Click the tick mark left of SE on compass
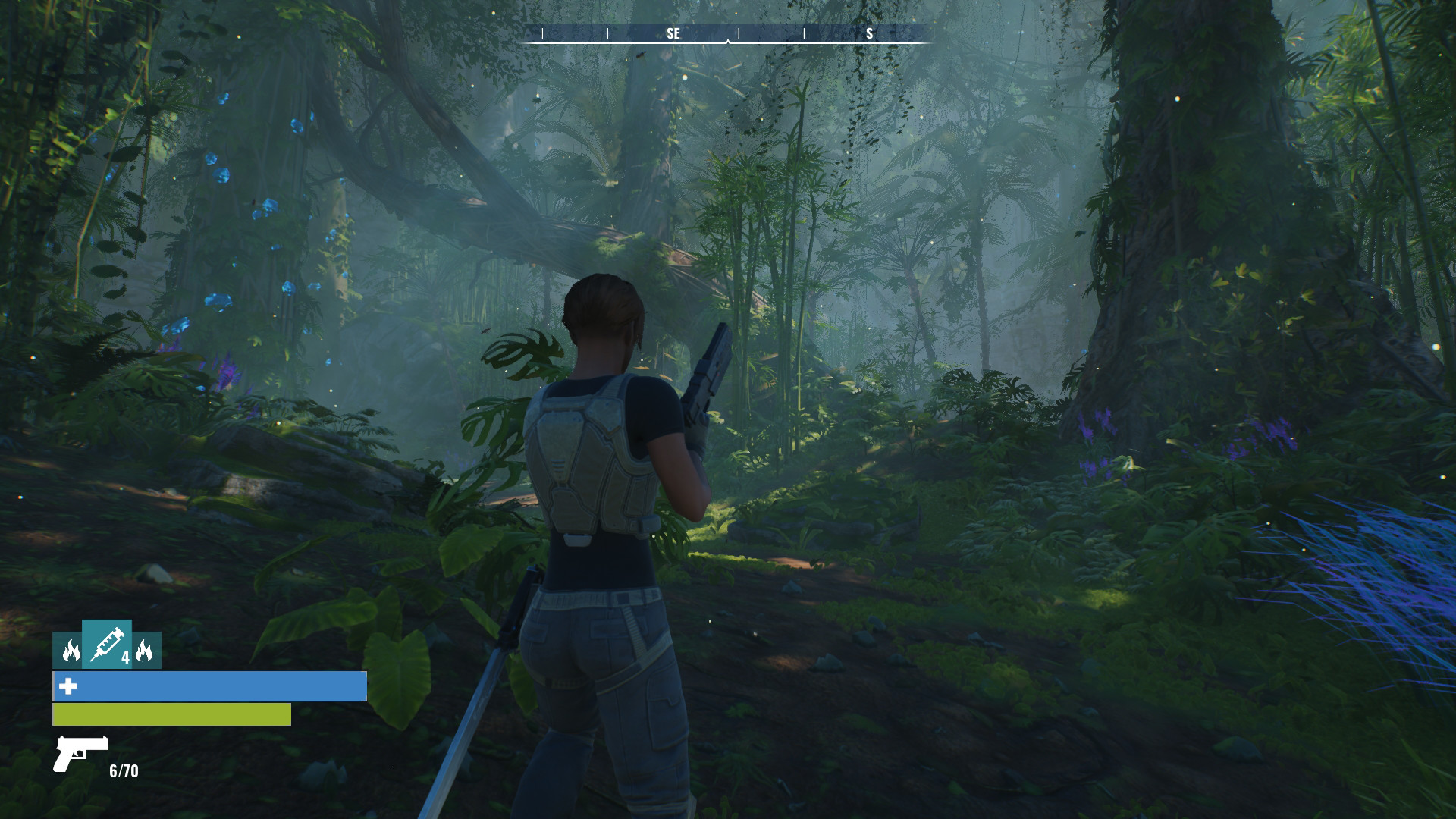The image size is (1456, 819). [x=607, y=33]
